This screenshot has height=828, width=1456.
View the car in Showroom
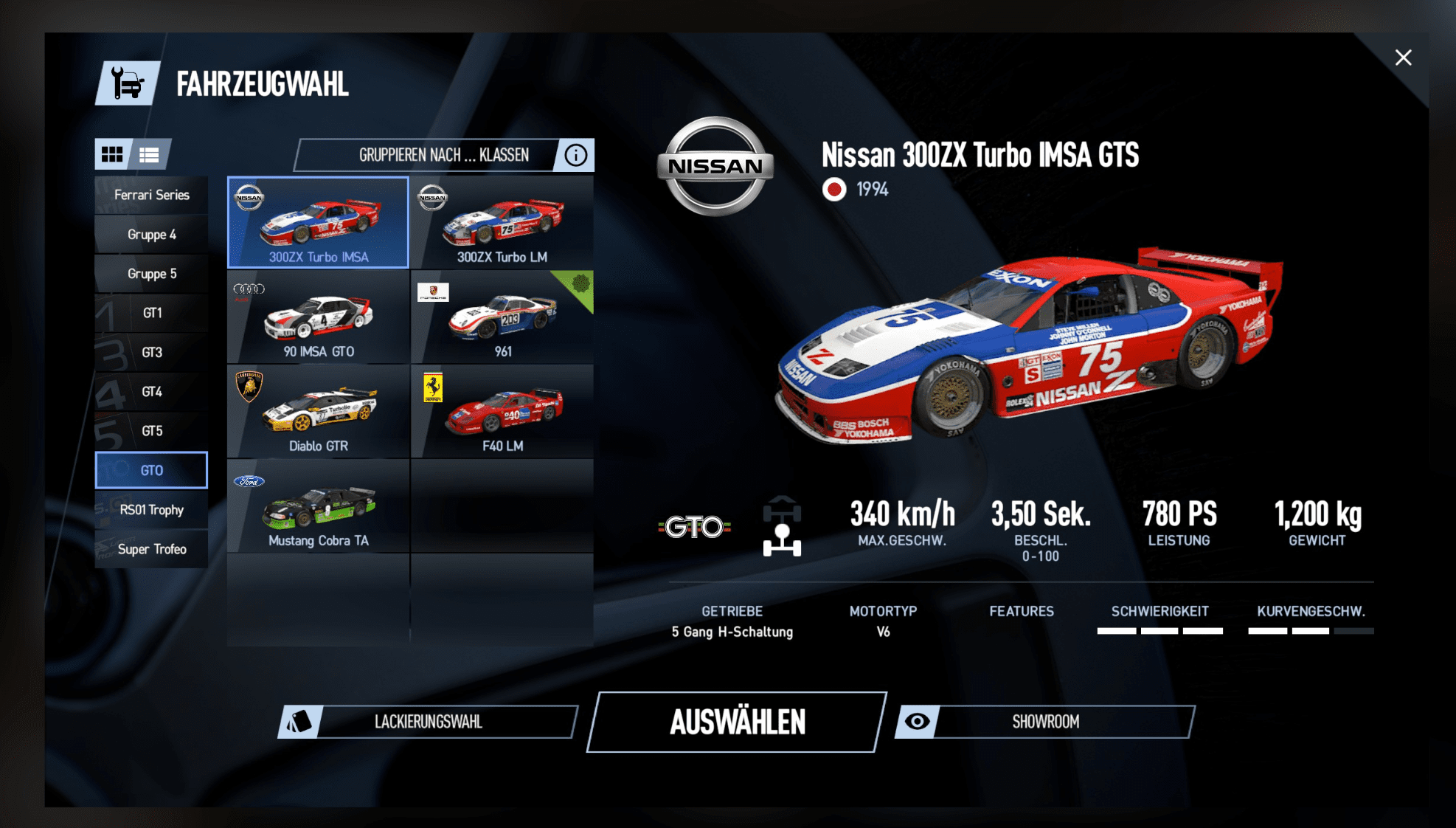click(x=1044, y=722)
